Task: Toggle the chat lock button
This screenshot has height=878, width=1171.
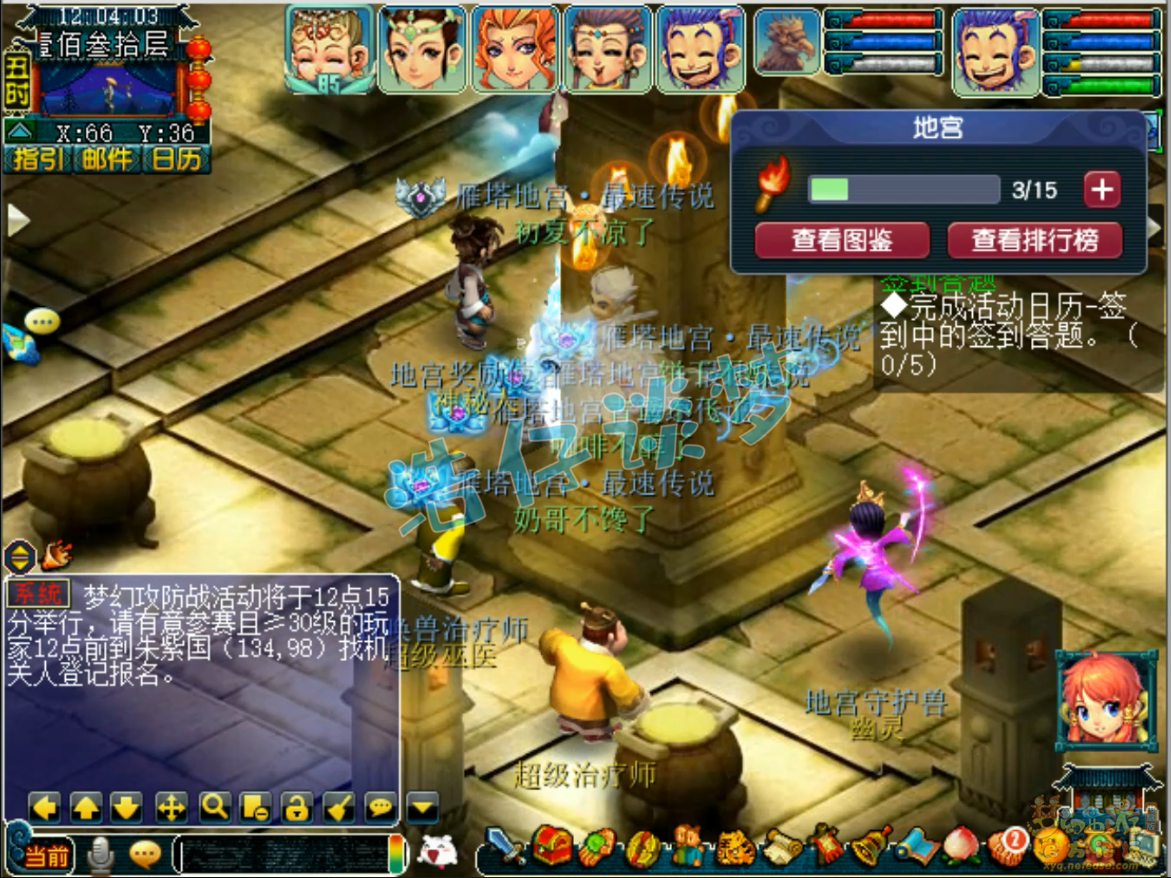Action: click(295, 806)
